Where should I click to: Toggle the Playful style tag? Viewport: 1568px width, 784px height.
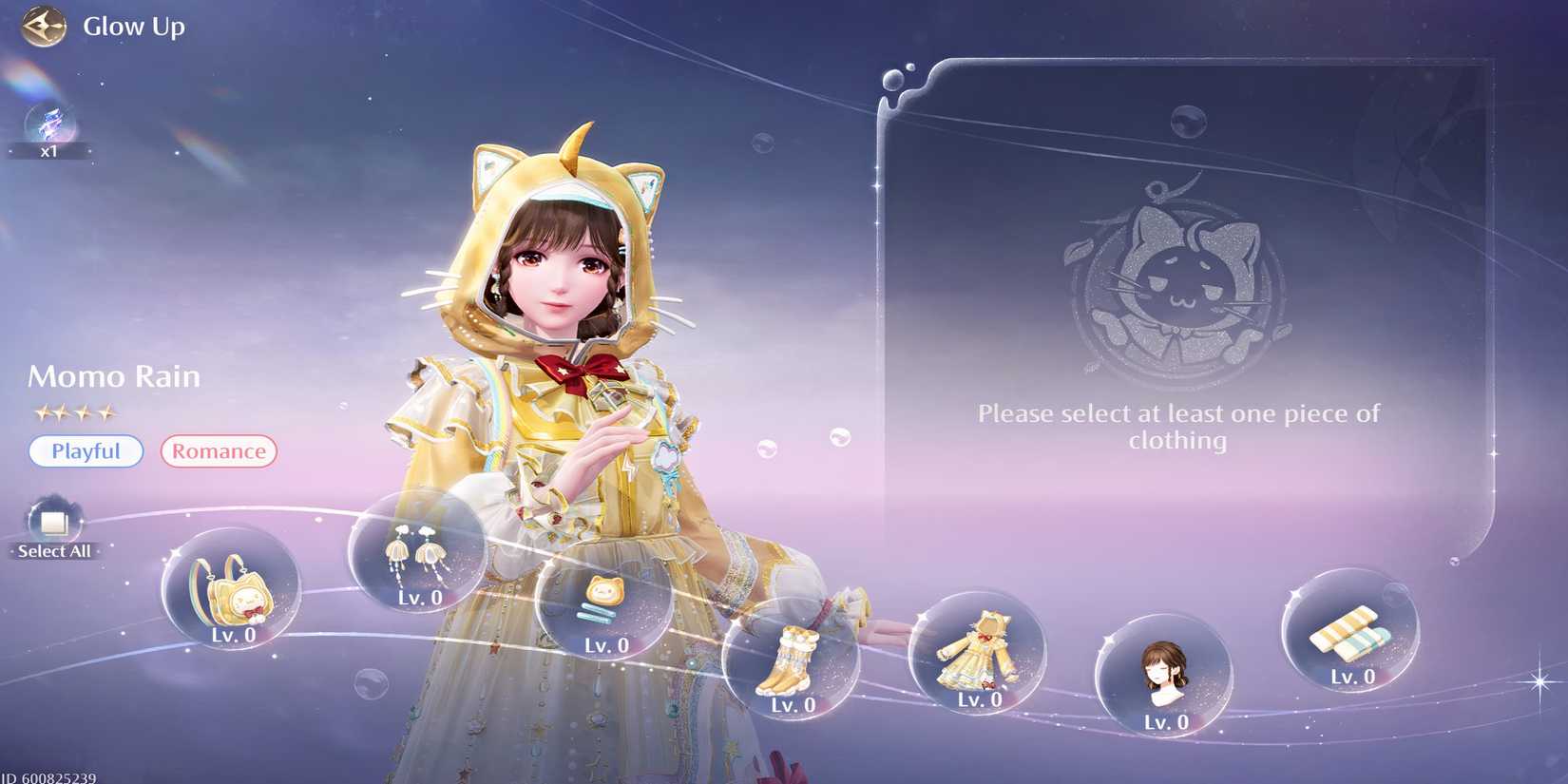click(x=86, y=451)
